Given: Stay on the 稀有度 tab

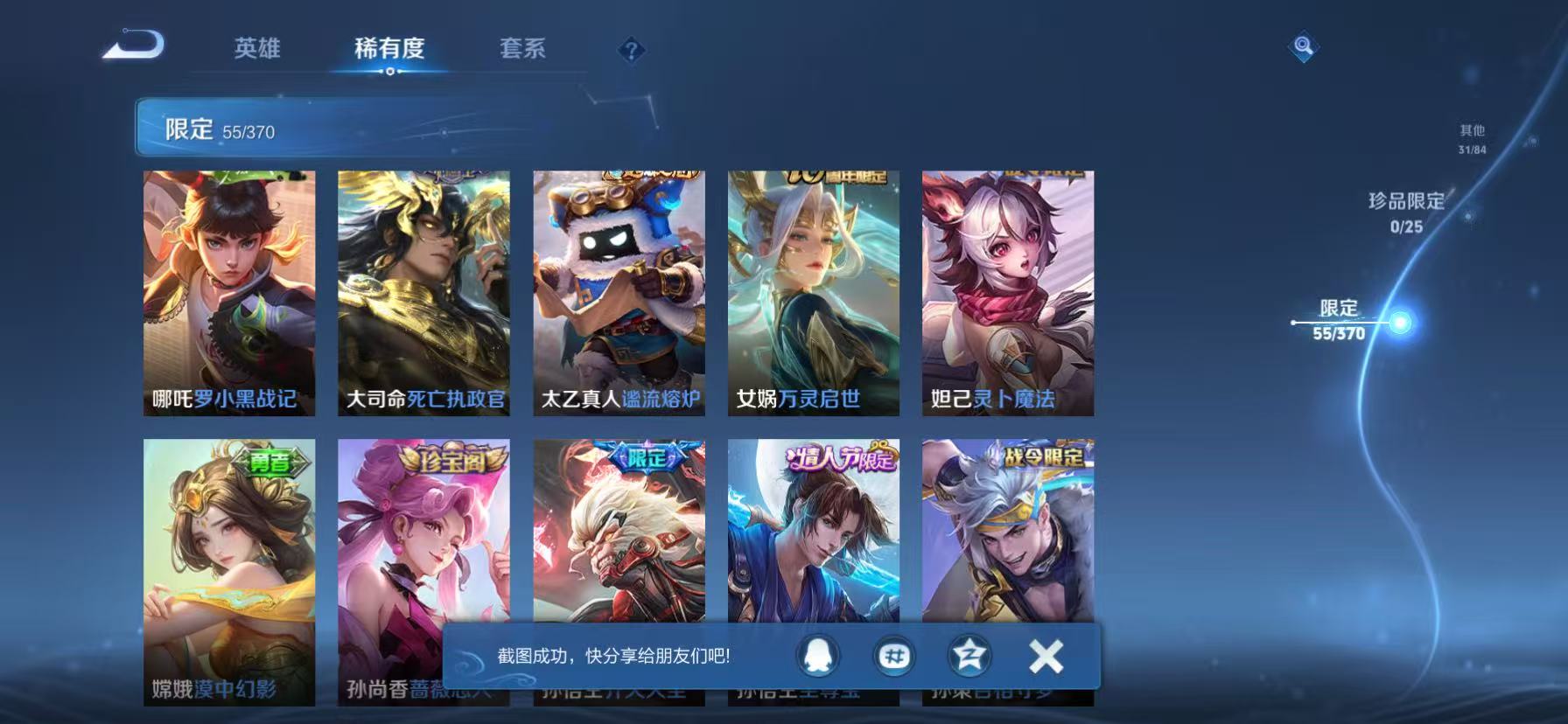Looking at the screenshot, I should point(391,50).
